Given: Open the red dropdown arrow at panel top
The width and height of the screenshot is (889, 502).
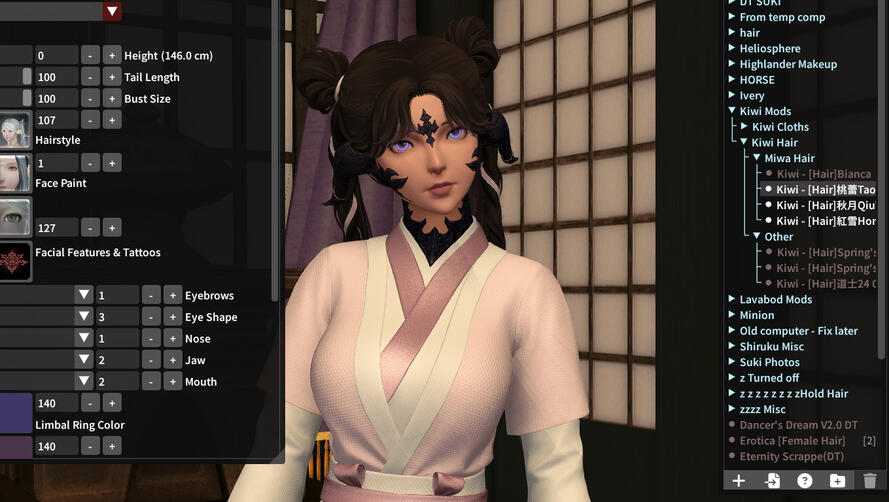Looking at the screenshot, I should point(112,11).
